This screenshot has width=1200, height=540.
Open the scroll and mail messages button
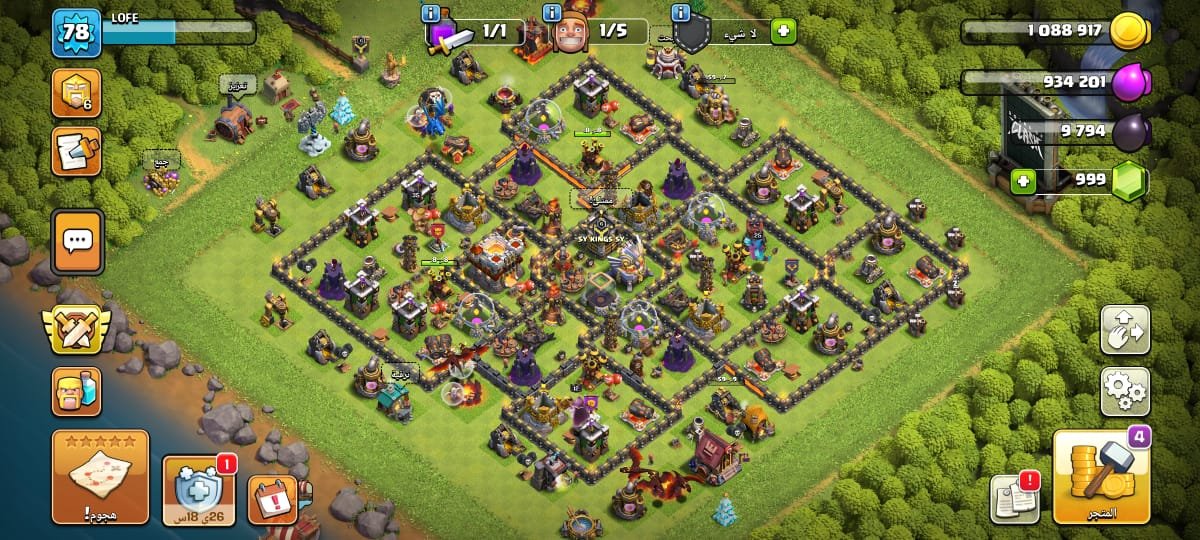pos(76,151)
